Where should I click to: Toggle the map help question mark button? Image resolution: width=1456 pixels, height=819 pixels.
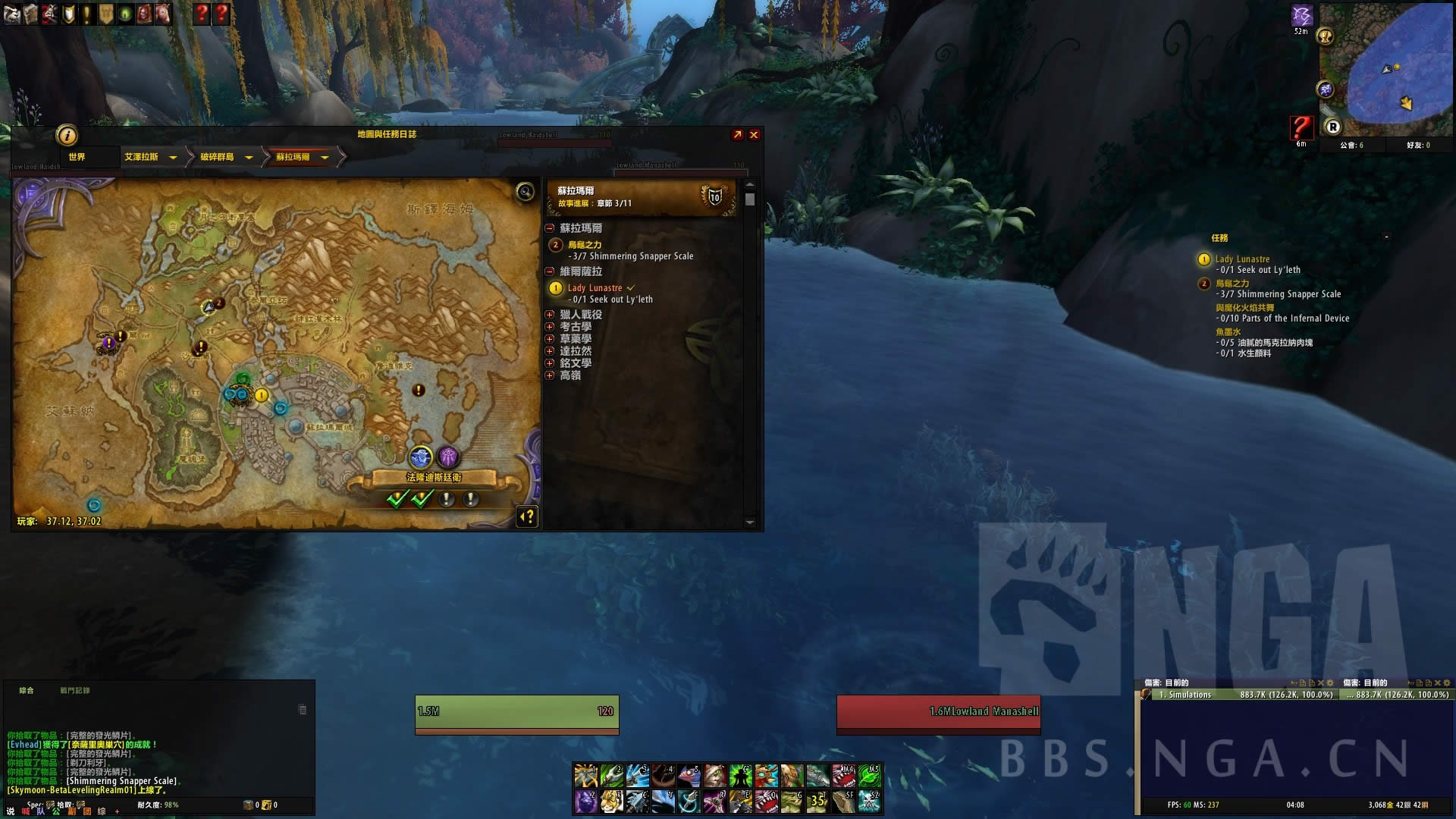(x=527, y=517)
